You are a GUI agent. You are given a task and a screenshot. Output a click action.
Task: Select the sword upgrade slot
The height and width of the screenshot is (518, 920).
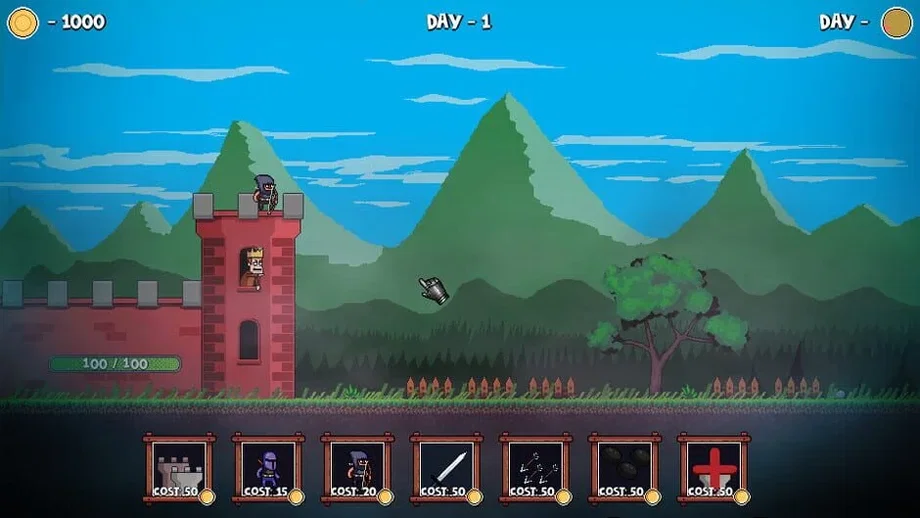[446, 468]
